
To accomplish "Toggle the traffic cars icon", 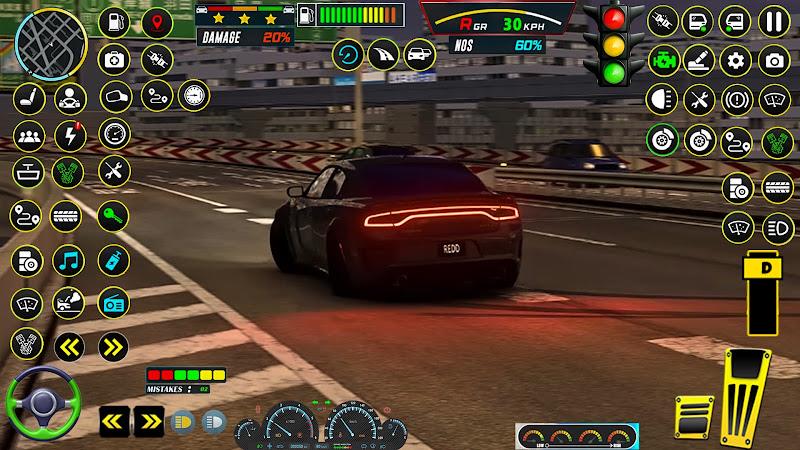I will click(x=419, y=54).
